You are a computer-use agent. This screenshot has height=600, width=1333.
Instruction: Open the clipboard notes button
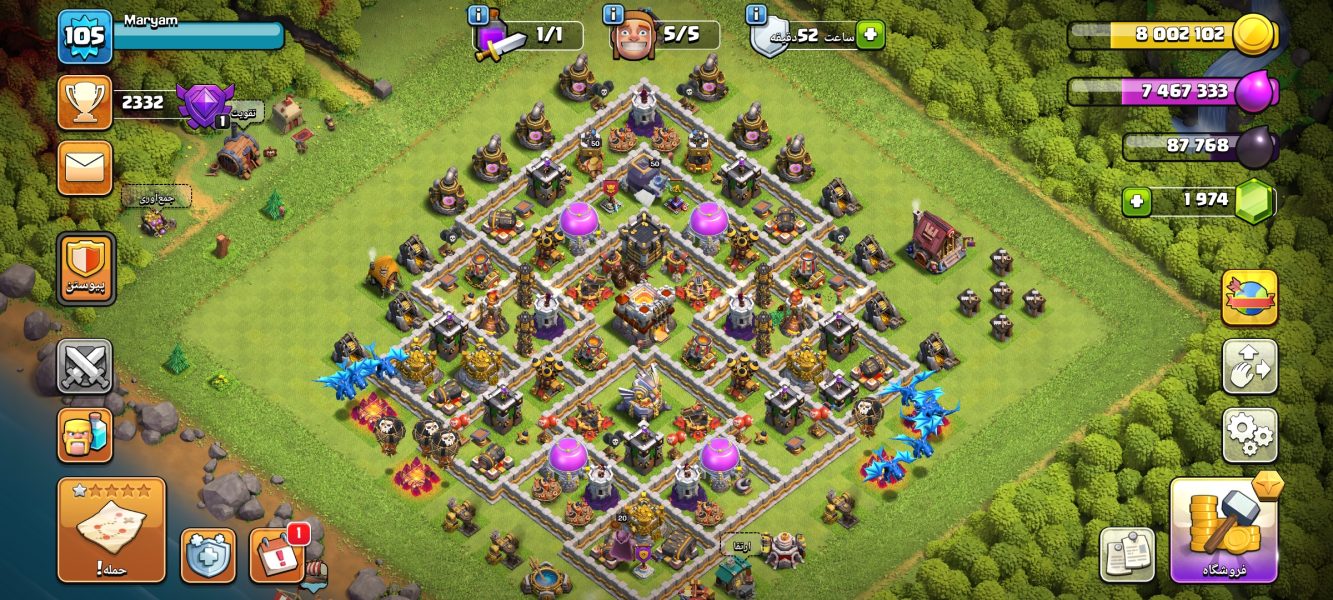coord(1127,554)
